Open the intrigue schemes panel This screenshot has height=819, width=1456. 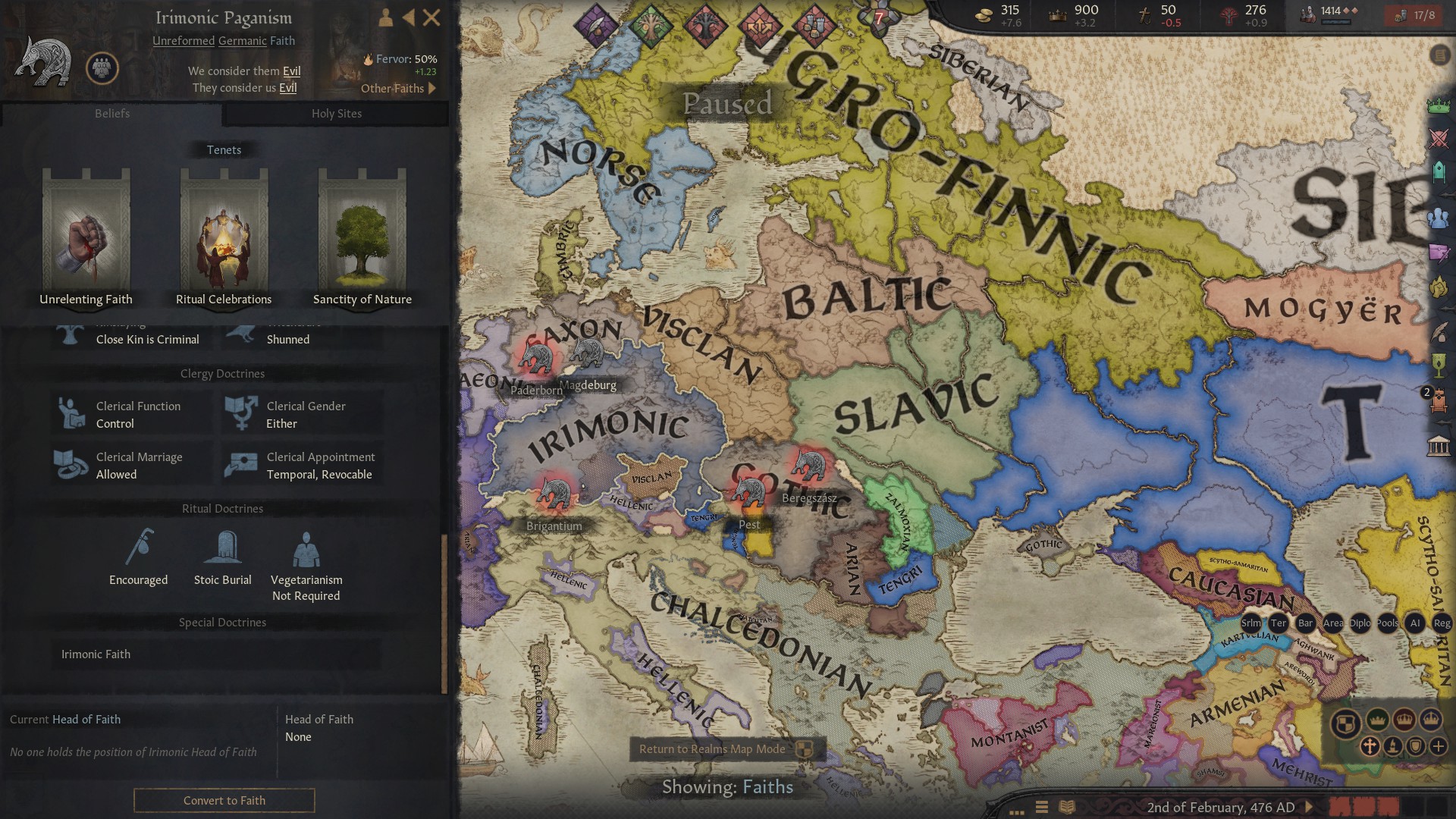click(x=1439, y=253)
